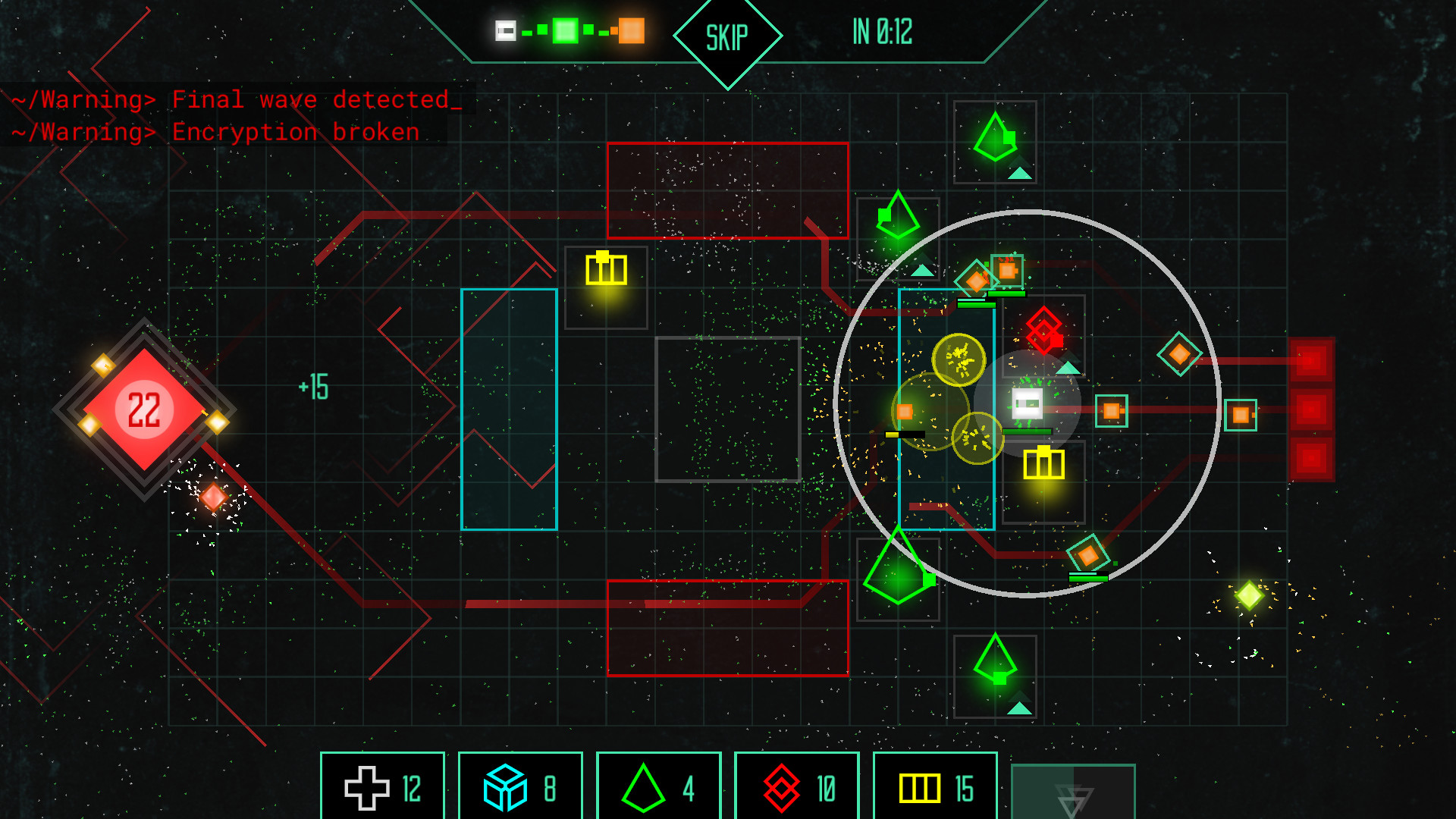Click the cyan rectangular barrier on the grid
The height and width of the screenshot is (819, 1456).
click(510, 407)
